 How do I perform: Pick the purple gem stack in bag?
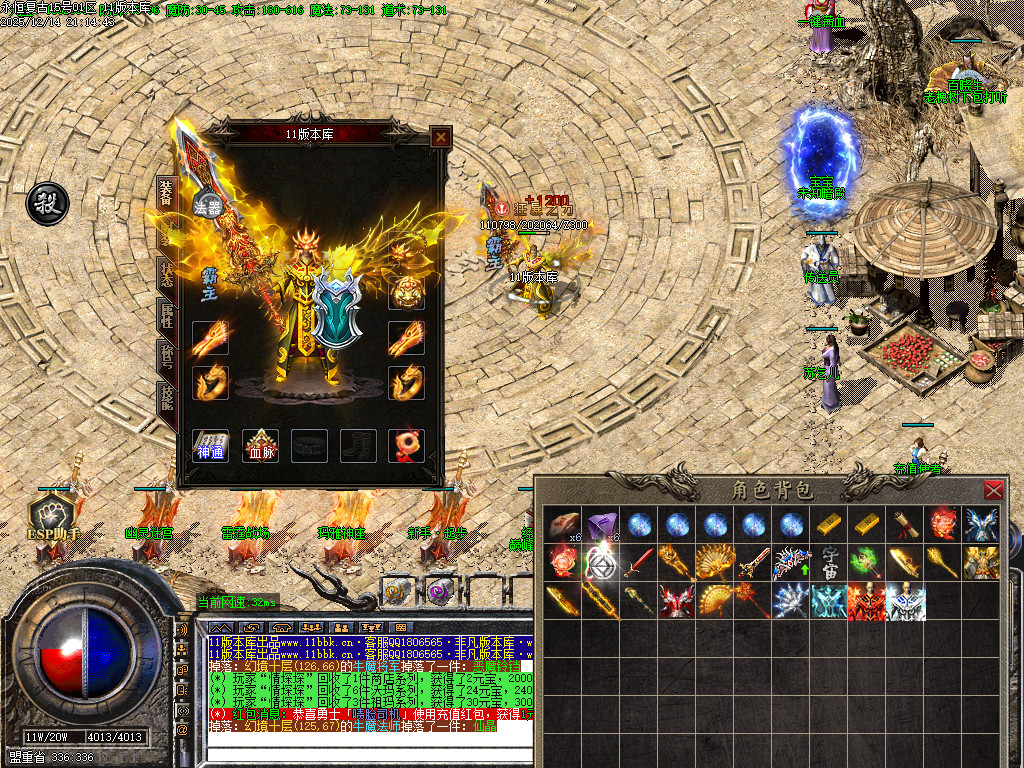tap(601, 524)
